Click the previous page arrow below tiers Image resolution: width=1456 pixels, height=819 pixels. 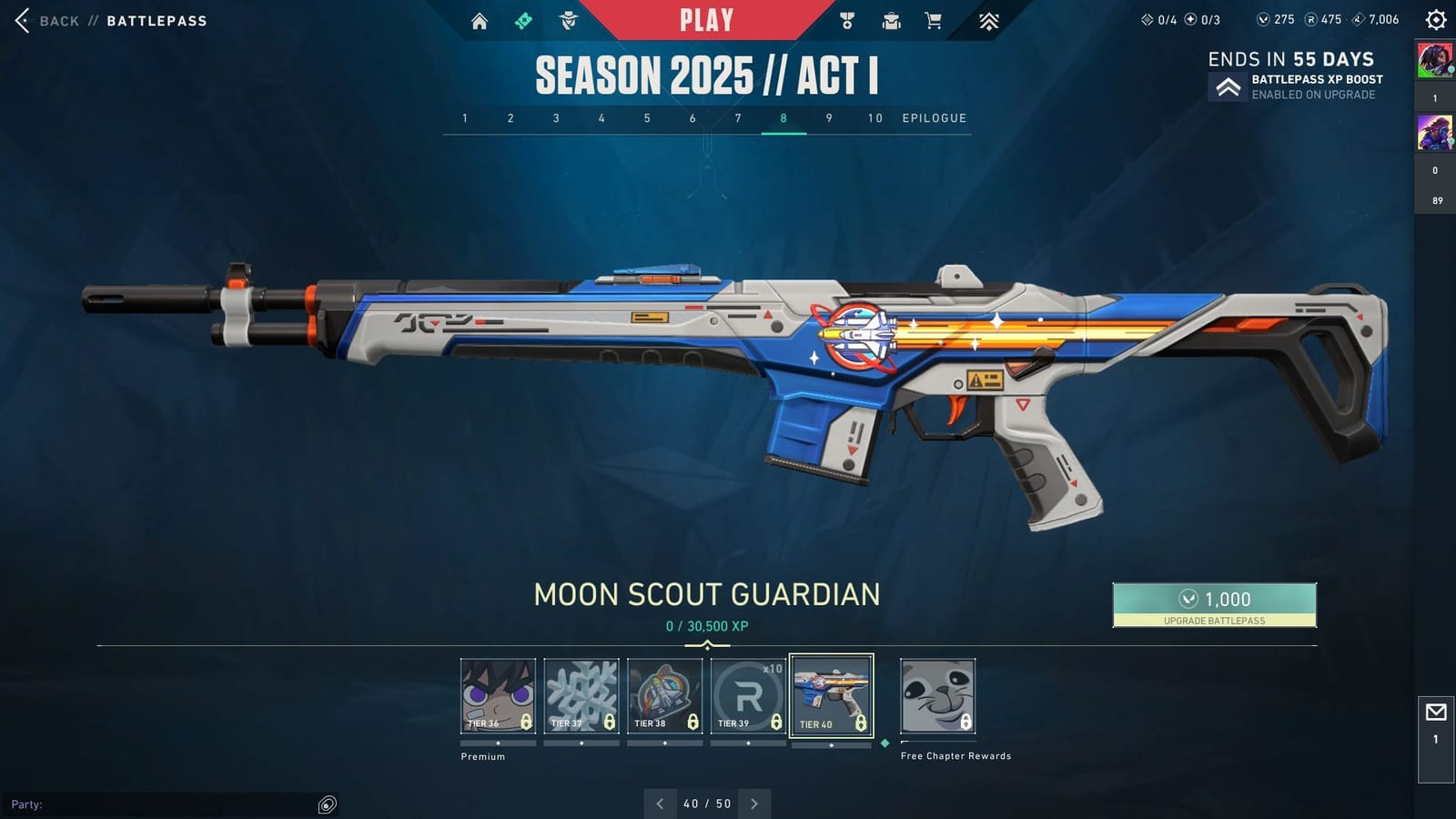(x=660, y=804)
